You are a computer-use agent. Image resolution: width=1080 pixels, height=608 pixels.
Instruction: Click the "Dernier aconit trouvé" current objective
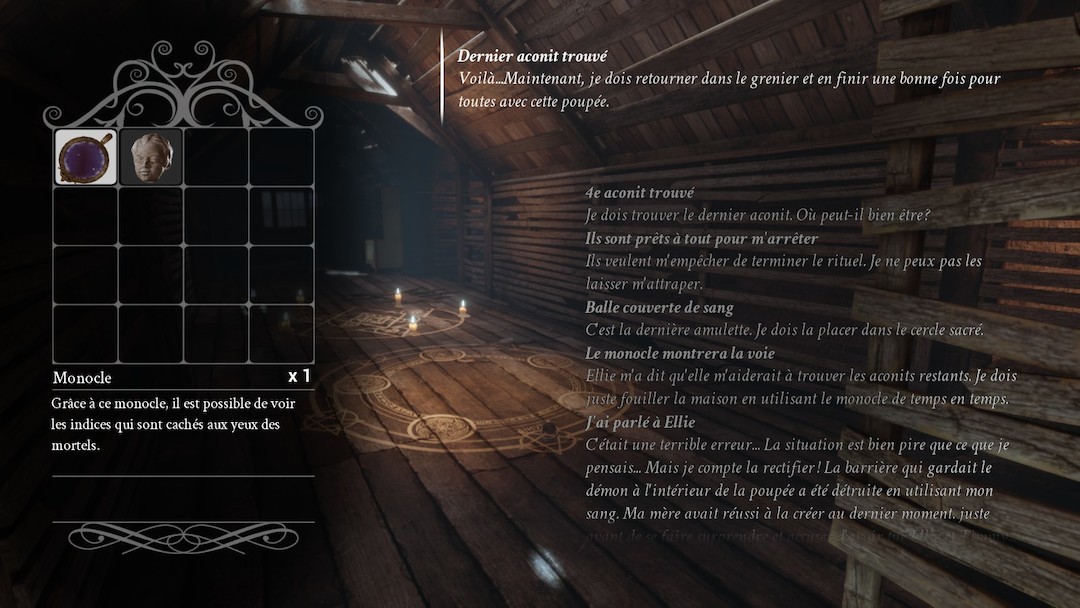(x=532, y=57)
